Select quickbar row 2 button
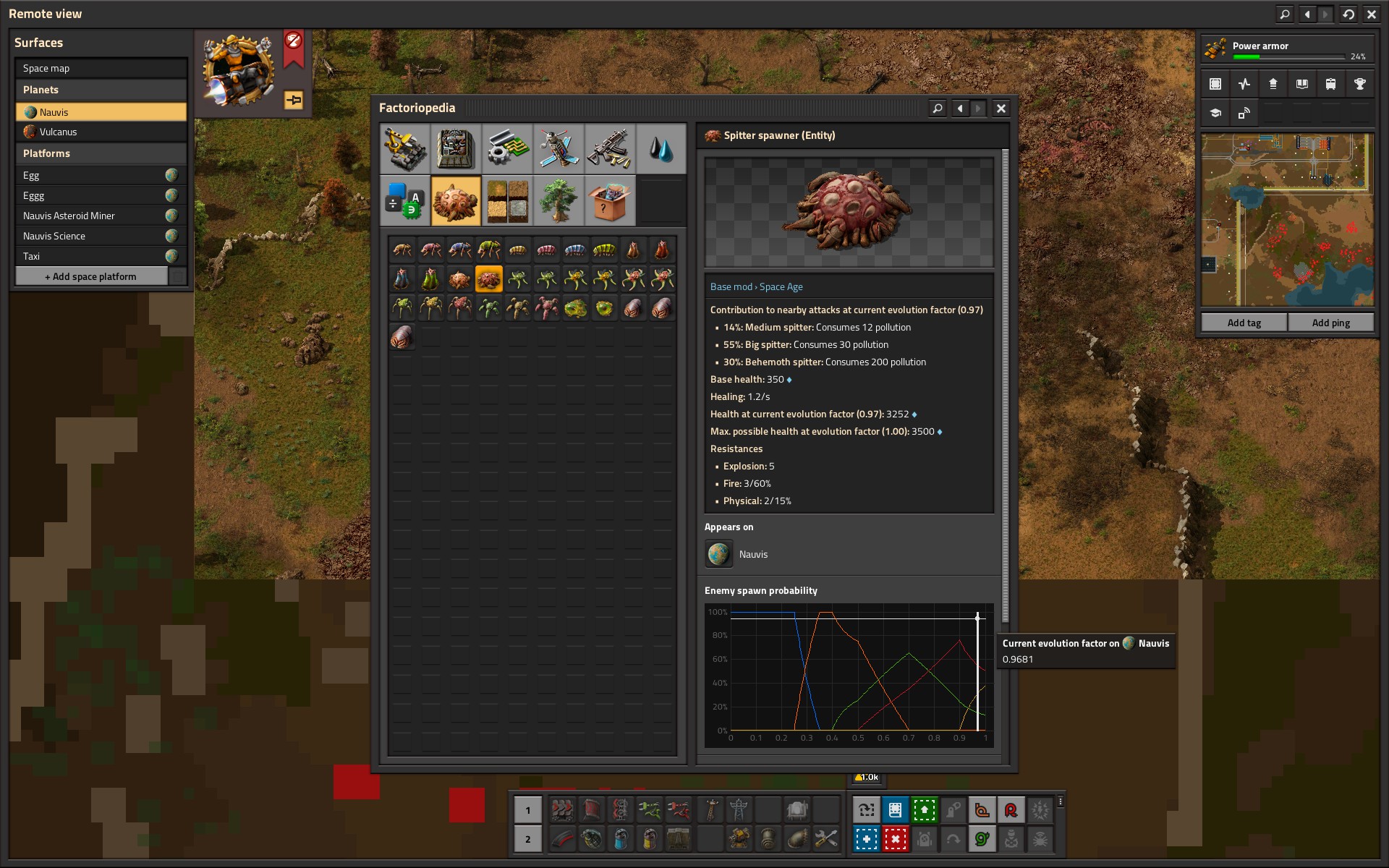This screenshot has height=868, width=1389. coord(527,839)
